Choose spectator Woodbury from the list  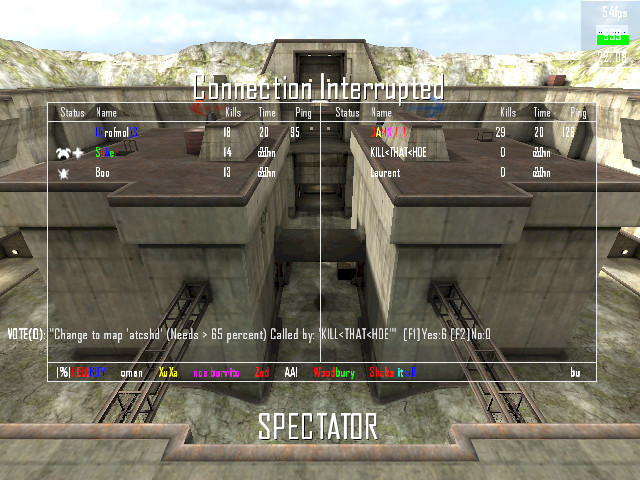click(x=333, y=372)
